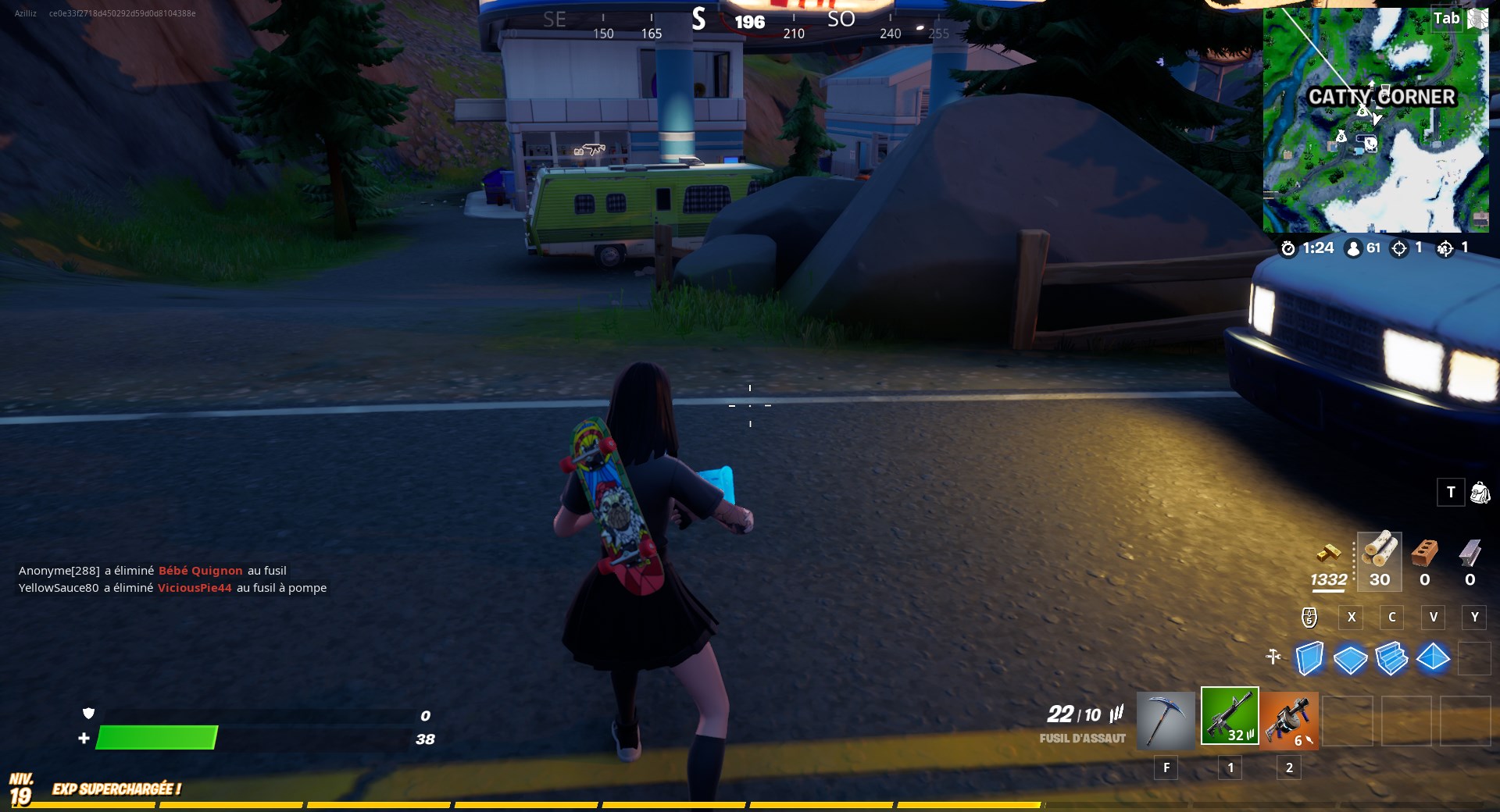Screen dimensions: 1500x812
Task: Click the eliminations crosshair icon
Action: click(1398, 248)
